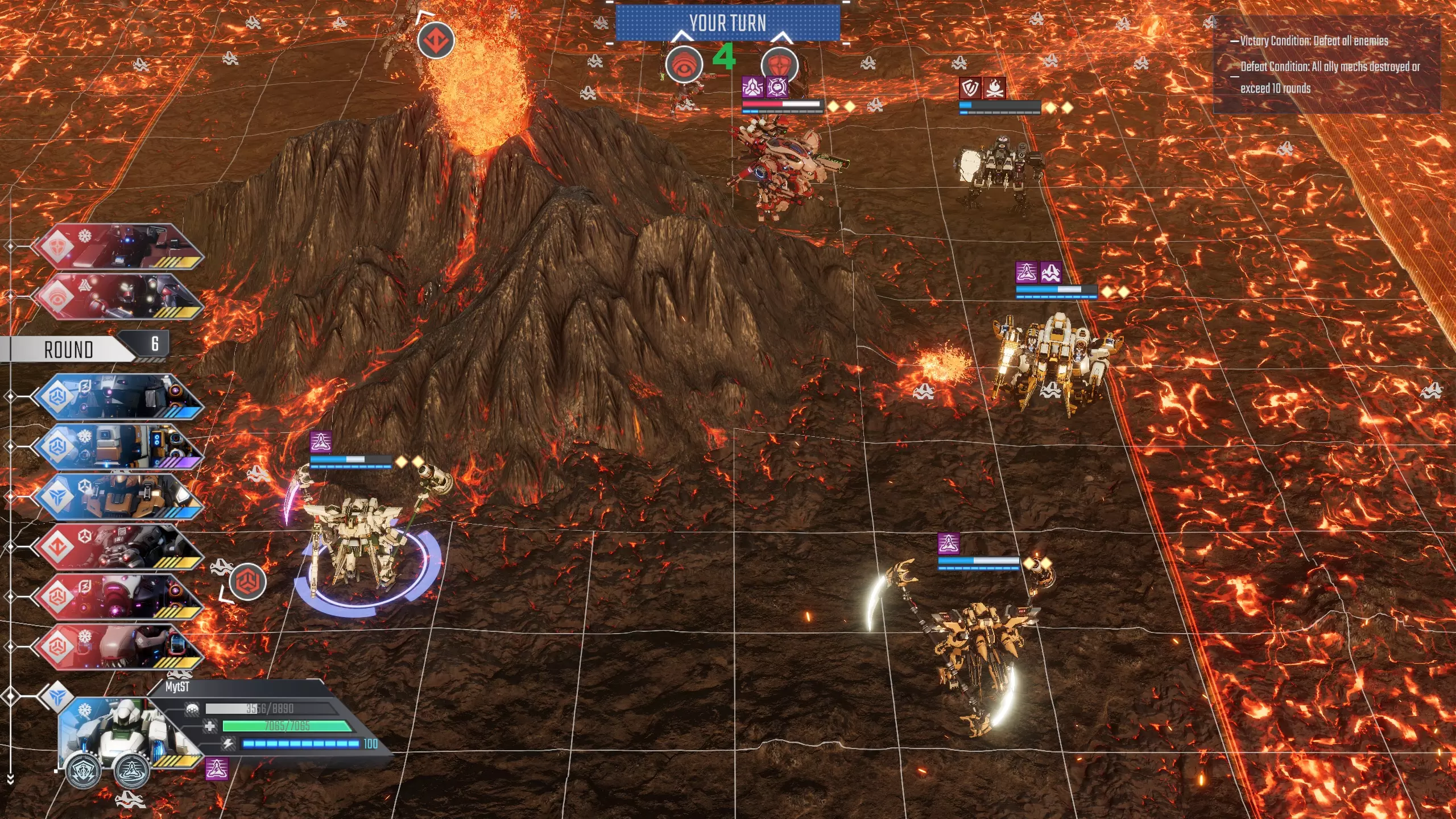Inspect the purple status effect under MytST's bars
This screenshot has height=819, width=1456.
tap(217, 769)
